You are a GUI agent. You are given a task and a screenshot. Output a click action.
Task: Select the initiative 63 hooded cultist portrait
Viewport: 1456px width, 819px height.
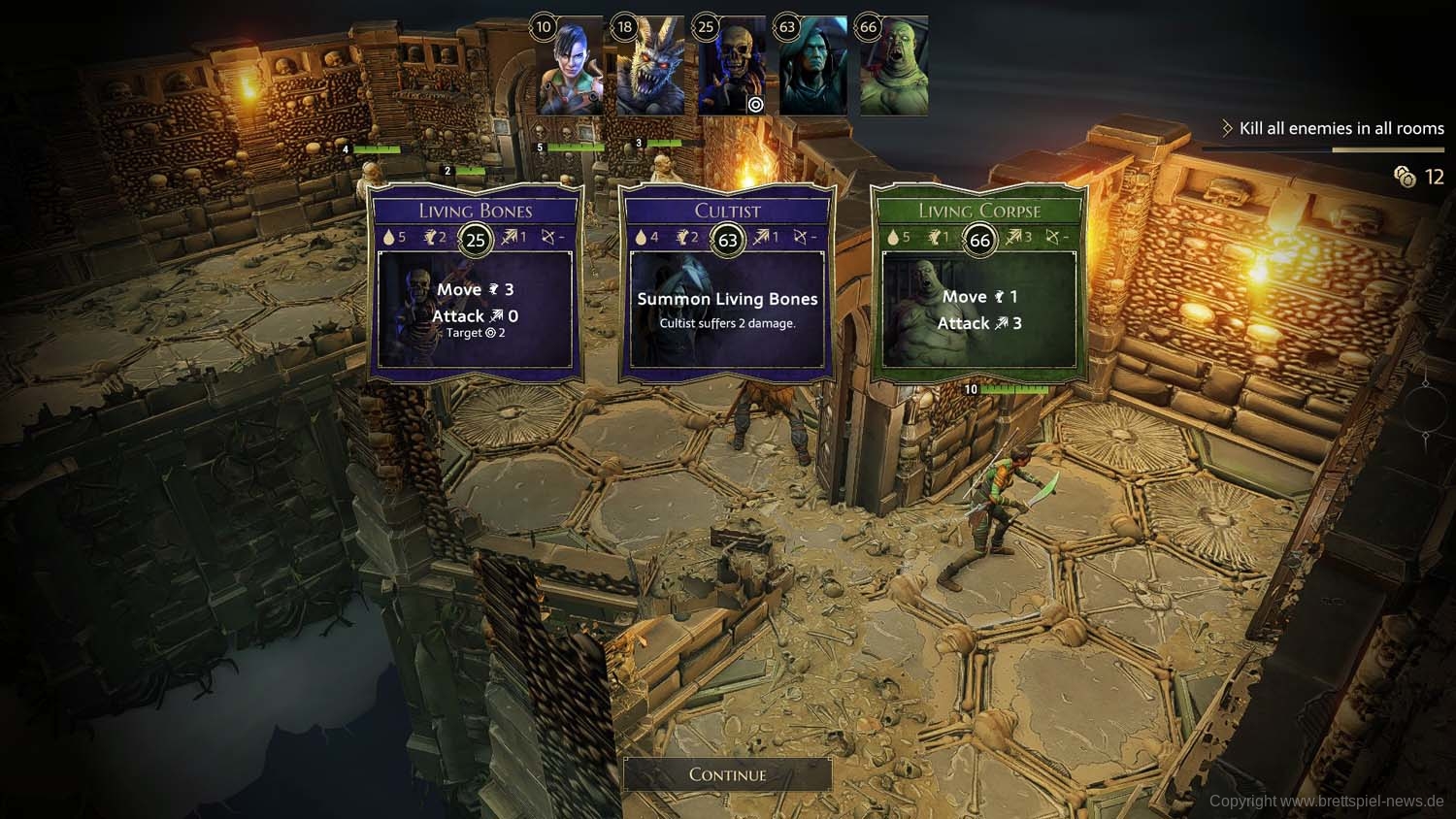point(813,68)
